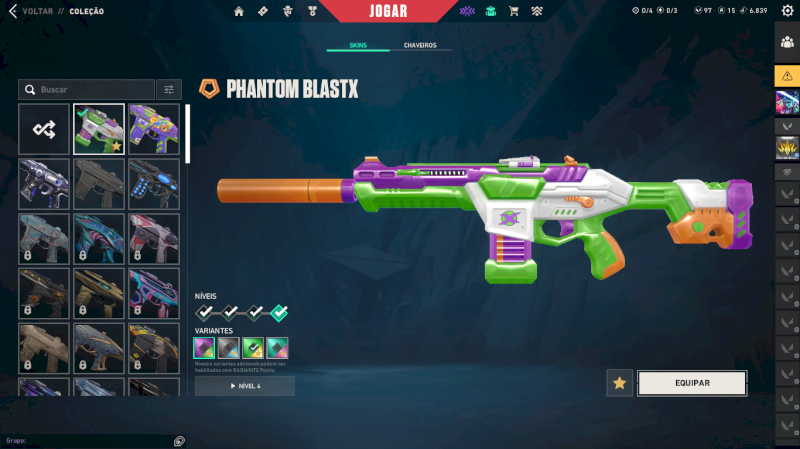Image resolution: width=800 pixels, height=449 pixels.
Task: Go back with the Voltar button
Action: tap(30, 11)
